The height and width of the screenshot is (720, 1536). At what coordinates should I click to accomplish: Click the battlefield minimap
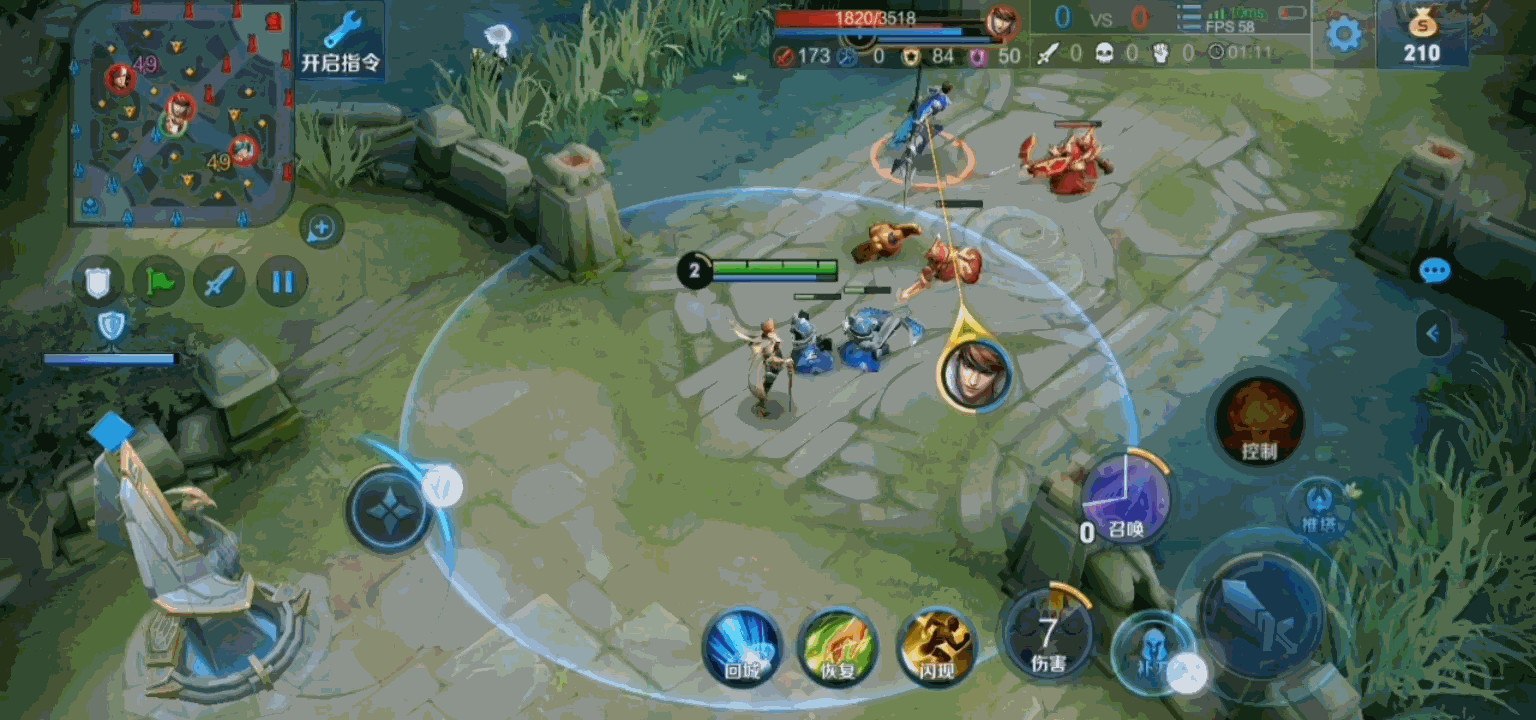point(182,112)
